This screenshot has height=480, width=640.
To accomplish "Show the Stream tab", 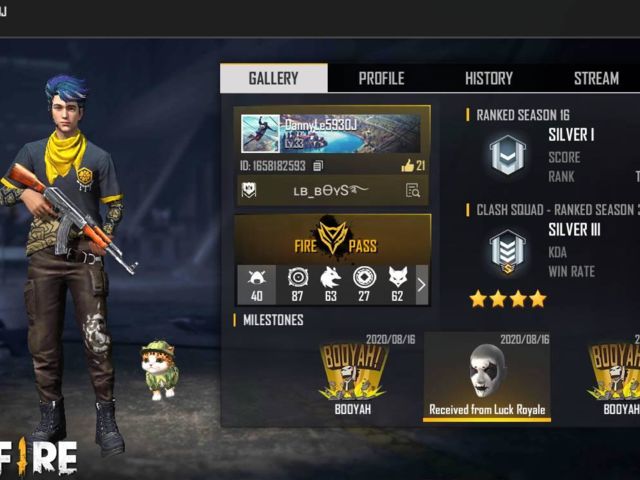I will point(596,78).
